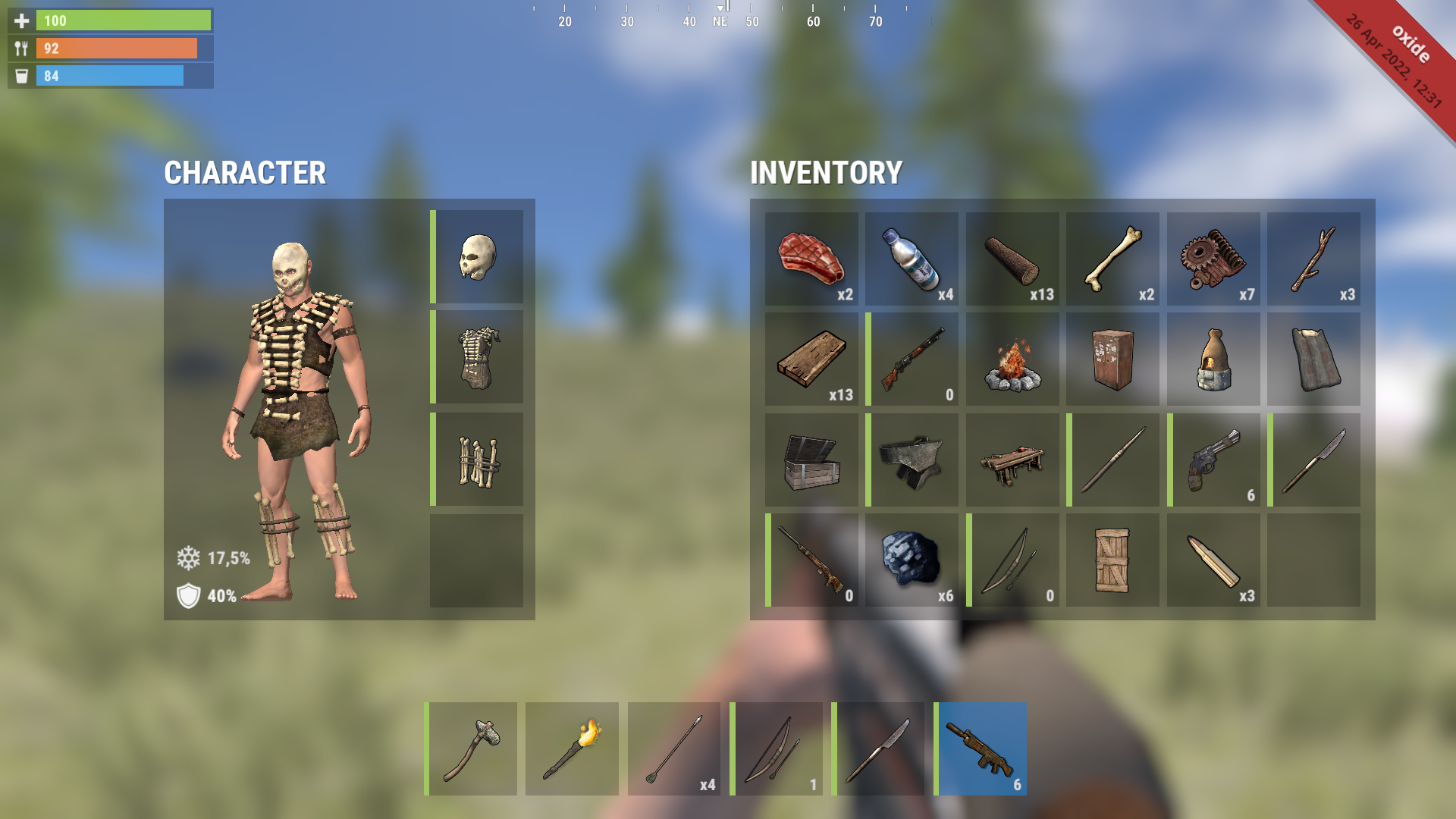Select the stone hatchet in the hotbar
This screenshot has width=1456, height=819.
(472, 748)
